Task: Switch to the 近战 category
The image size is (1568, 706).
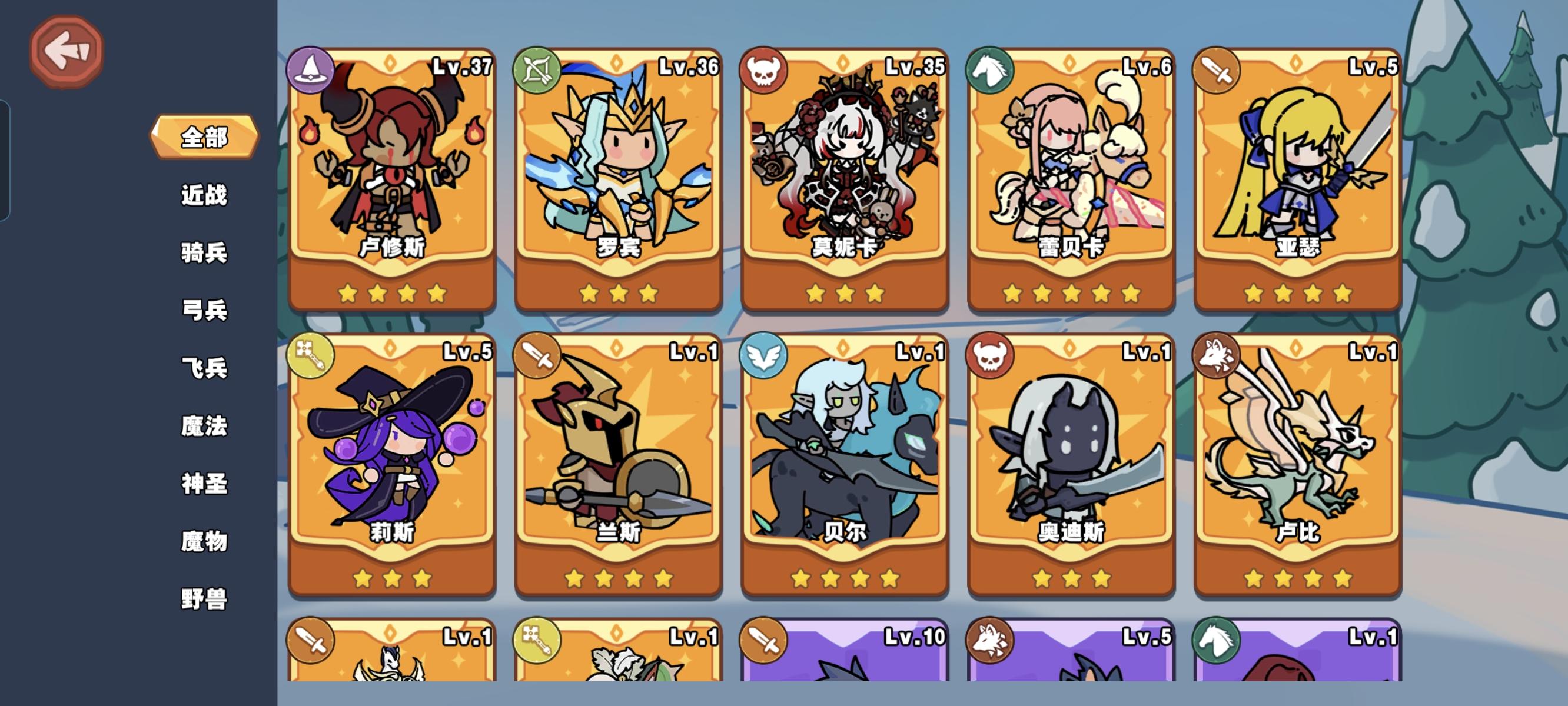Action: point(203,196)
